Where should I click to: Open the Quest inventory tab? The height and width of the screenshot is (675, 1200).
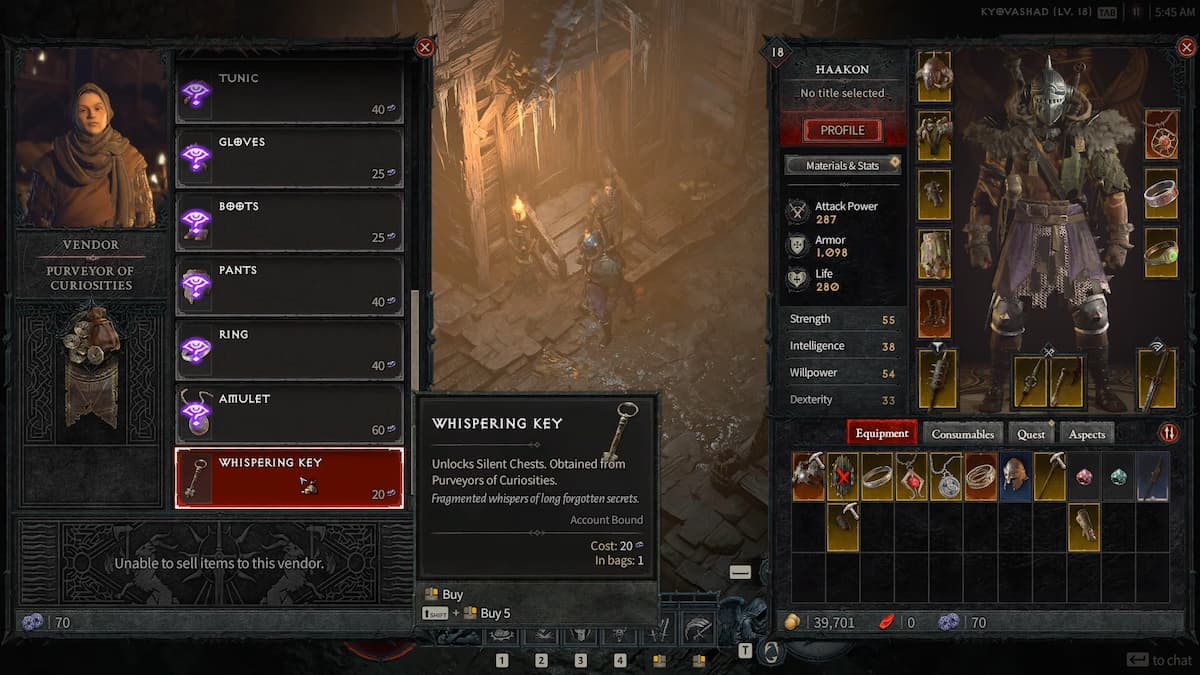1031,434
